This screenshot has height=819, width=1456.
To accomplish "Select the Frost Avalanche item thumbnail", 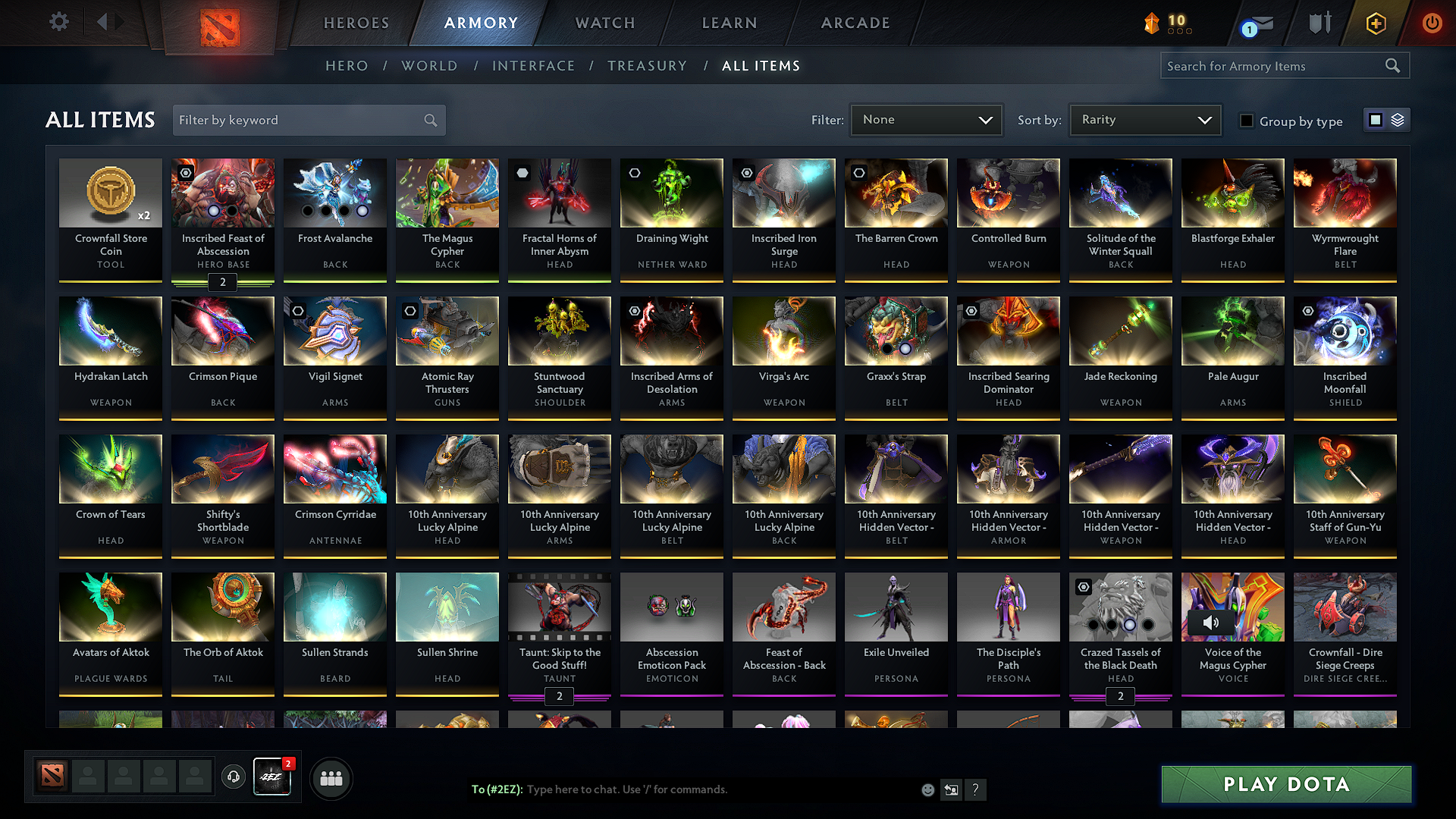I will point(334,193).
